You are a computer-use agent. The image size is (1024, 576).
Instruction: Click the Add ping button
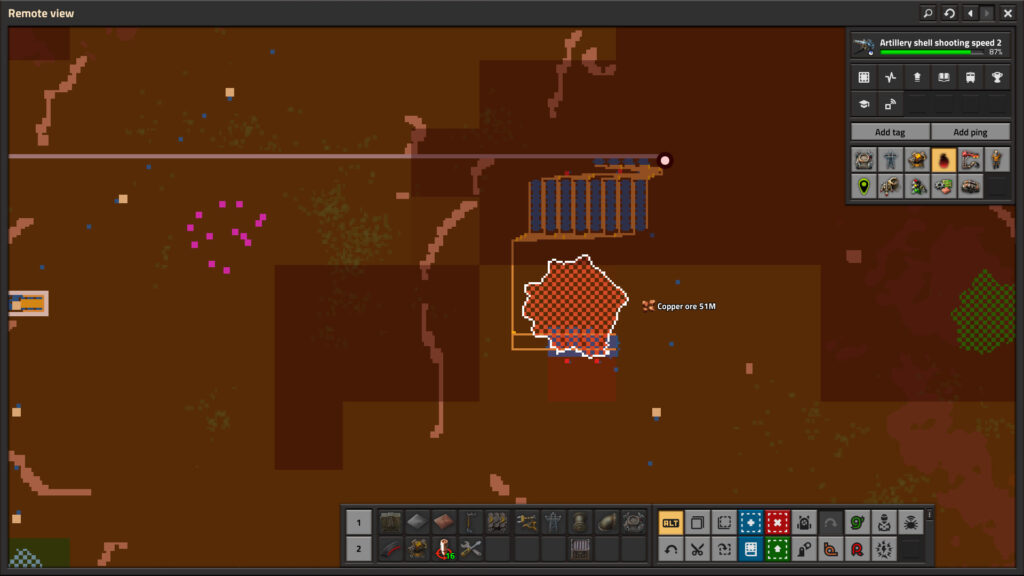click(969, 132)
